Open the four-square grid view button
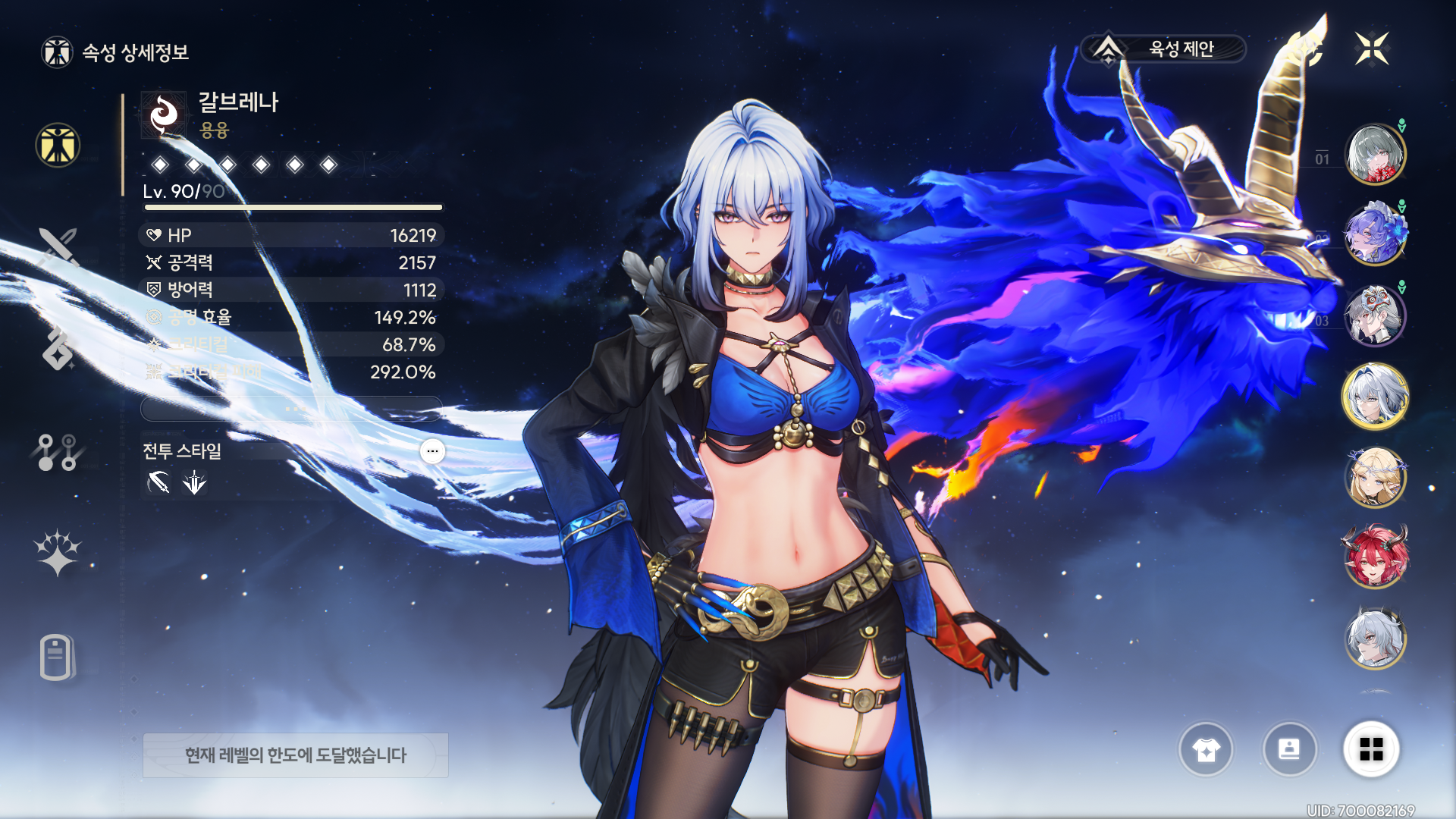Image resolution: width=1456 pixels, height=819 pixels. pos(1371,749)
